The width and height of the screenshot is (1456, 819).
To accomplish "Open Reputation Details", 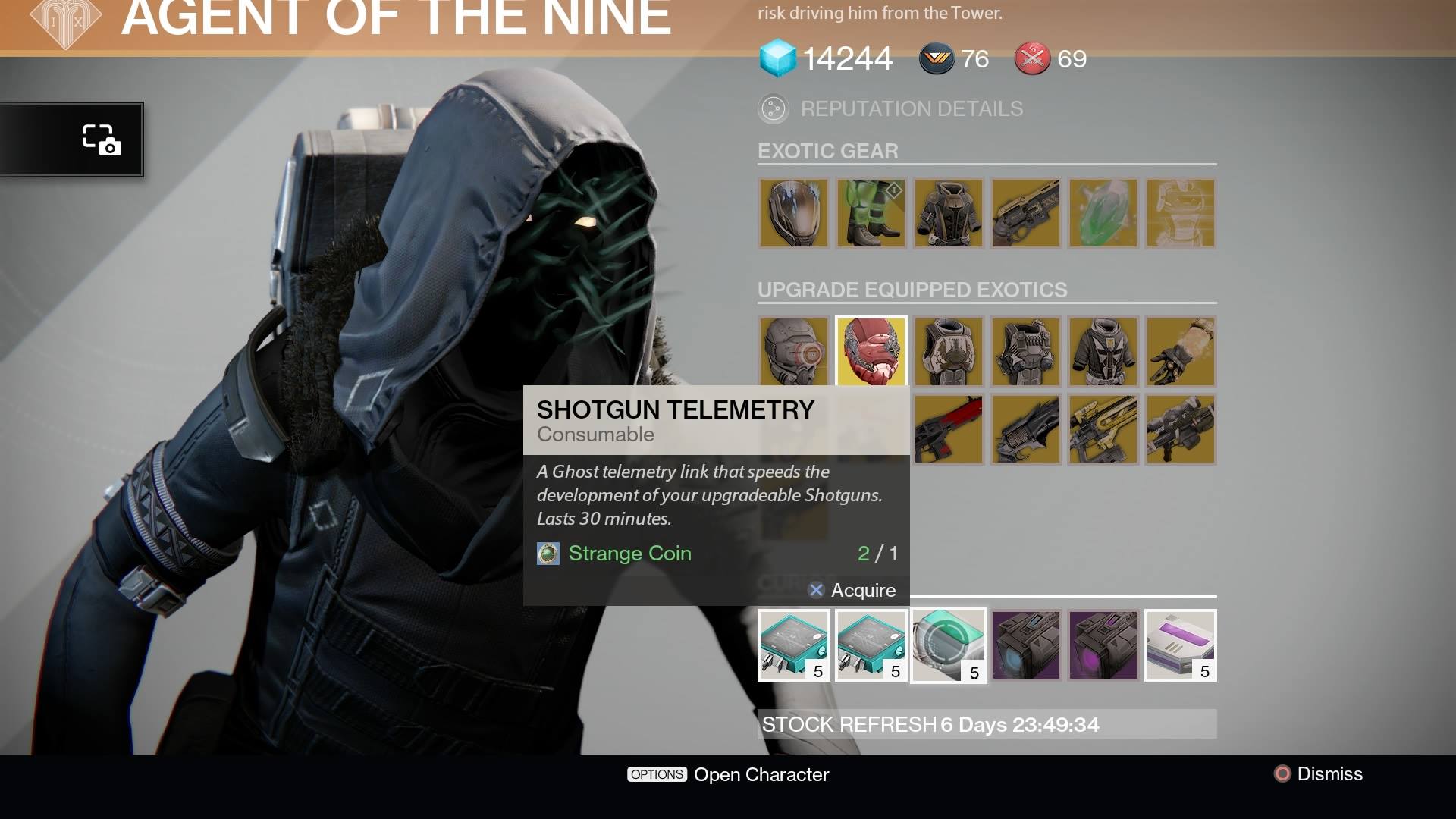I will click(x=910, y=108).
